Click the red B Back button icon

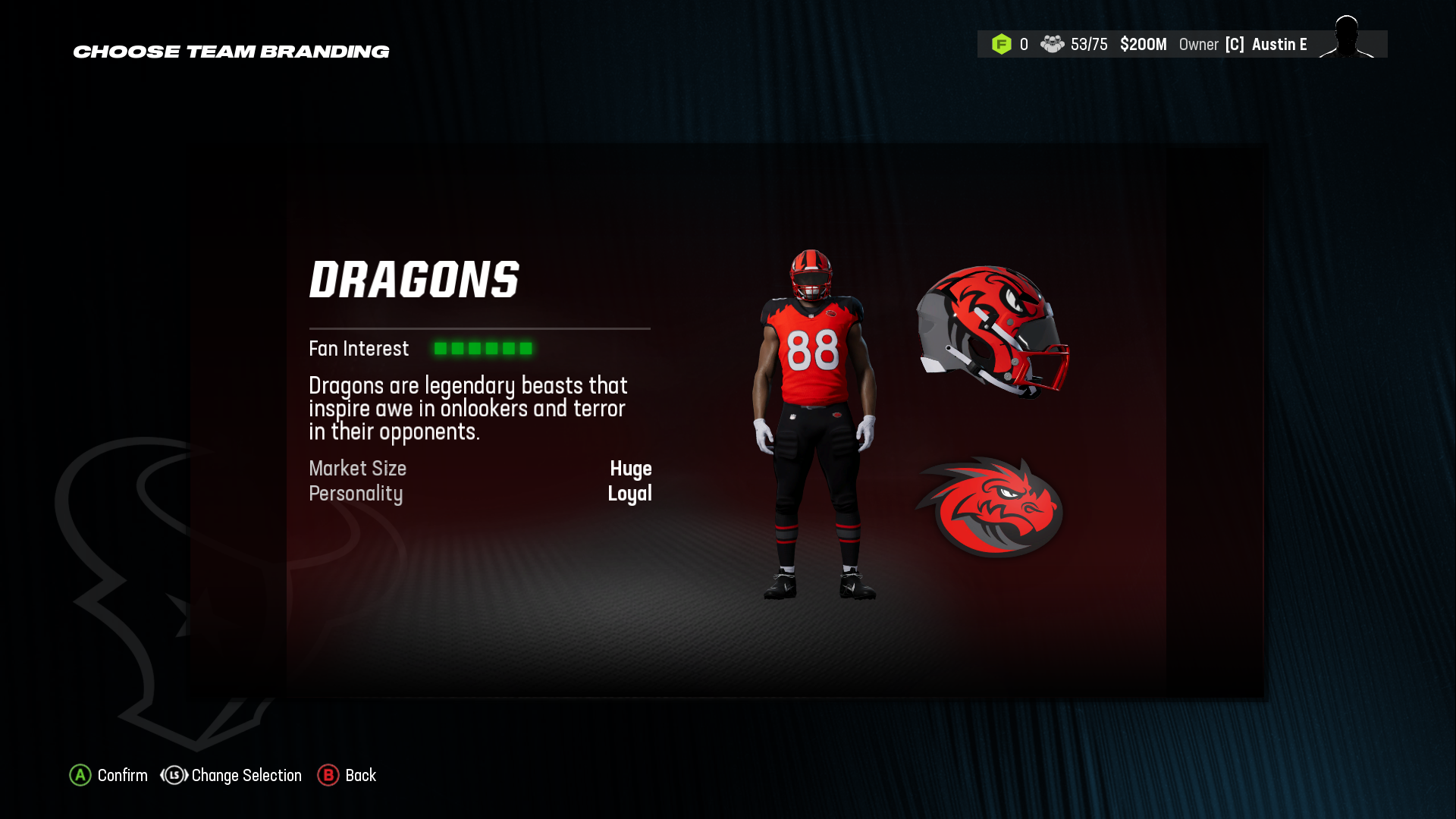click(x=328, y=776)
